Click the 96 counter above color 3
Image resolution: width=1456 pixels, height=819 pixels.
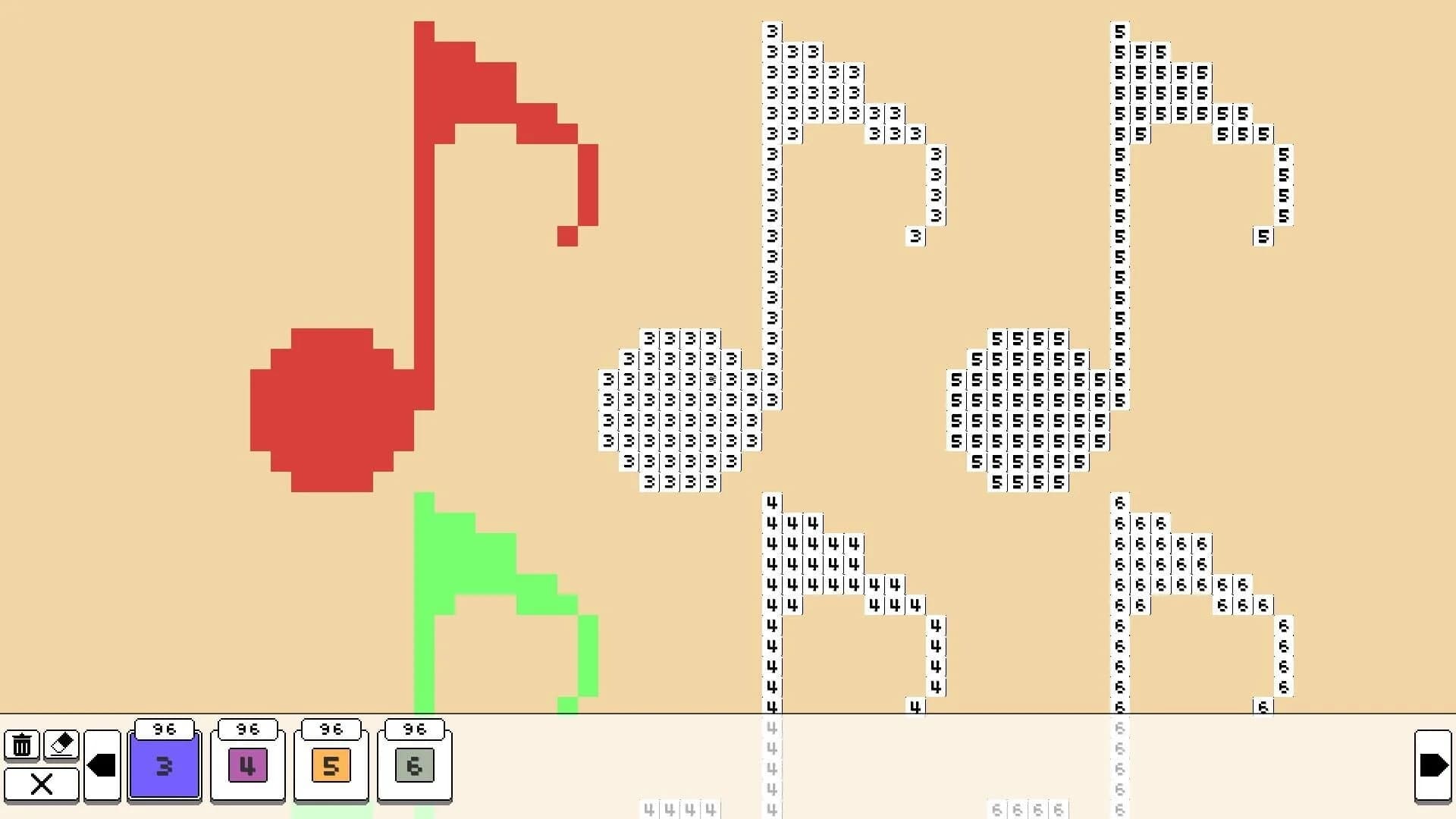164,730
